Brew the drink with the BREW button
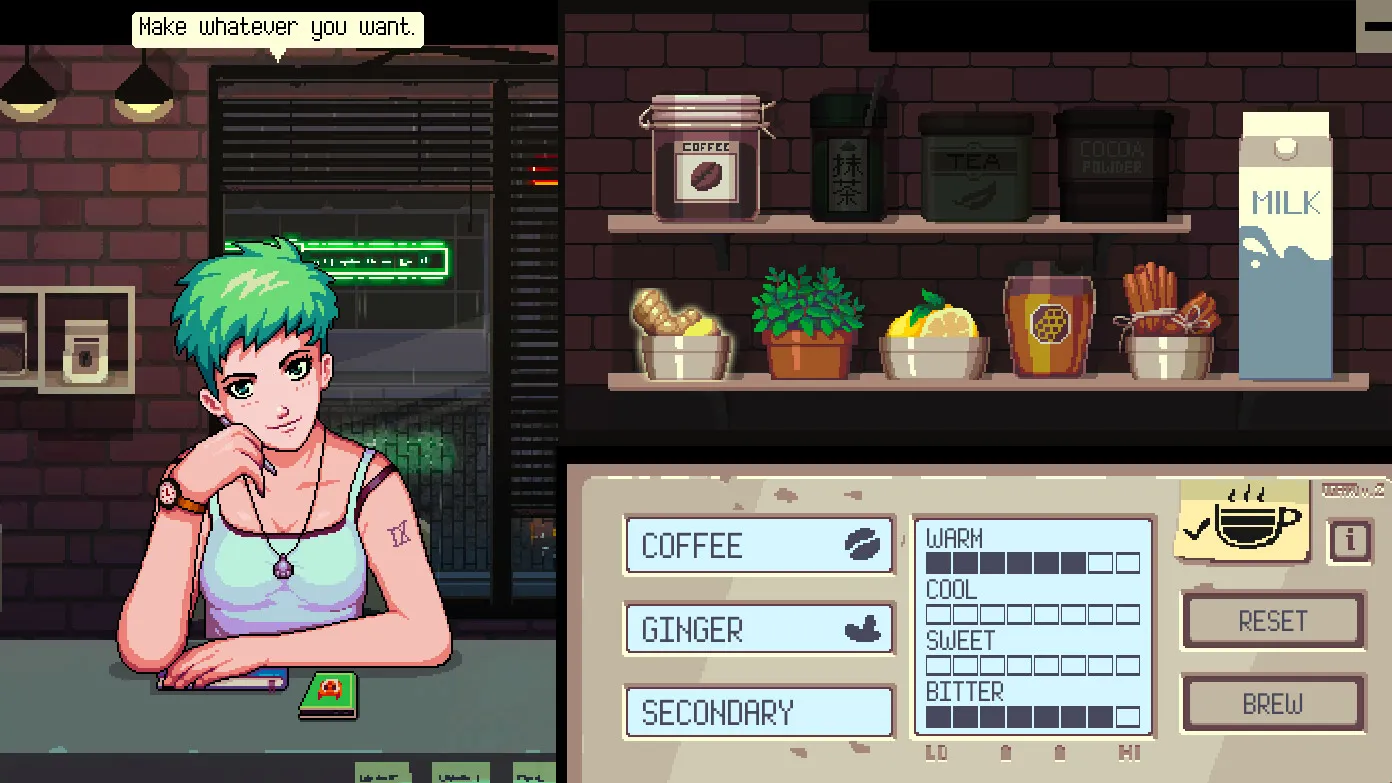 [x=1272, y=704]
